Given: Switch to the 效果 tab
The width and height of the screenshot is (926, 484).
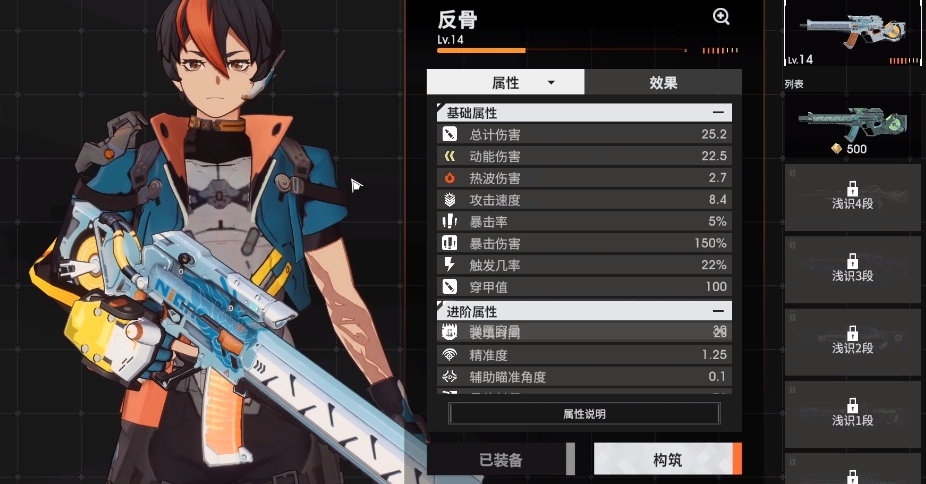Looking at the screenshot, I should [662, 82].
